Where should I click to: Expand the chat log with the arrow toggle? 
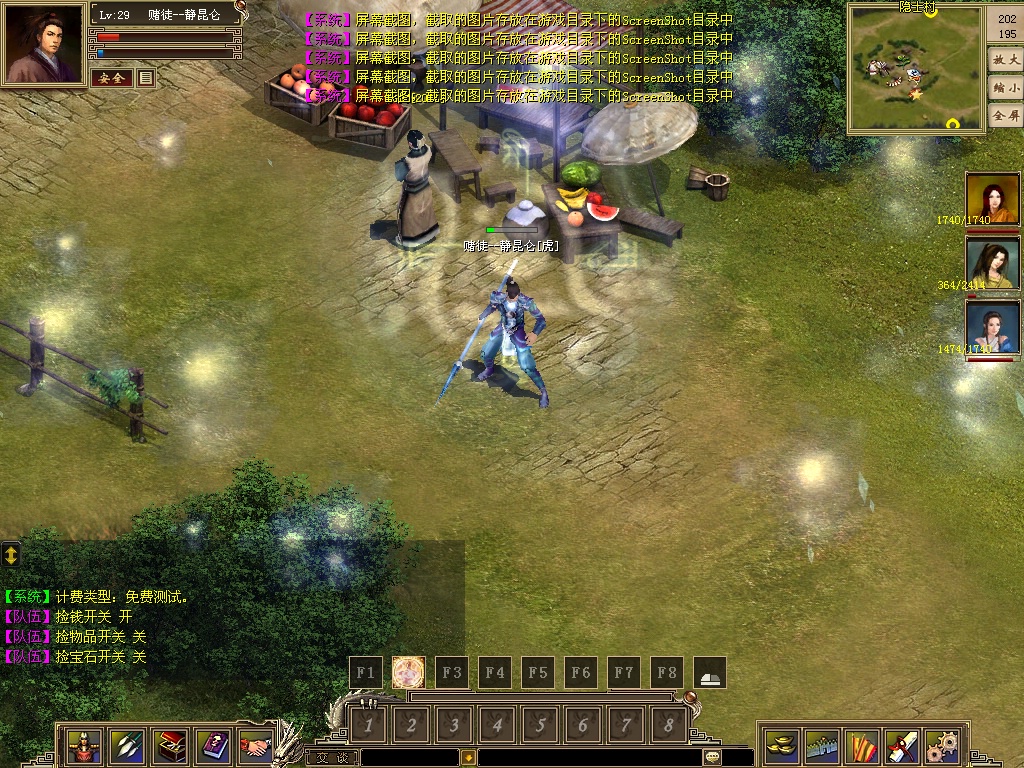11,554
